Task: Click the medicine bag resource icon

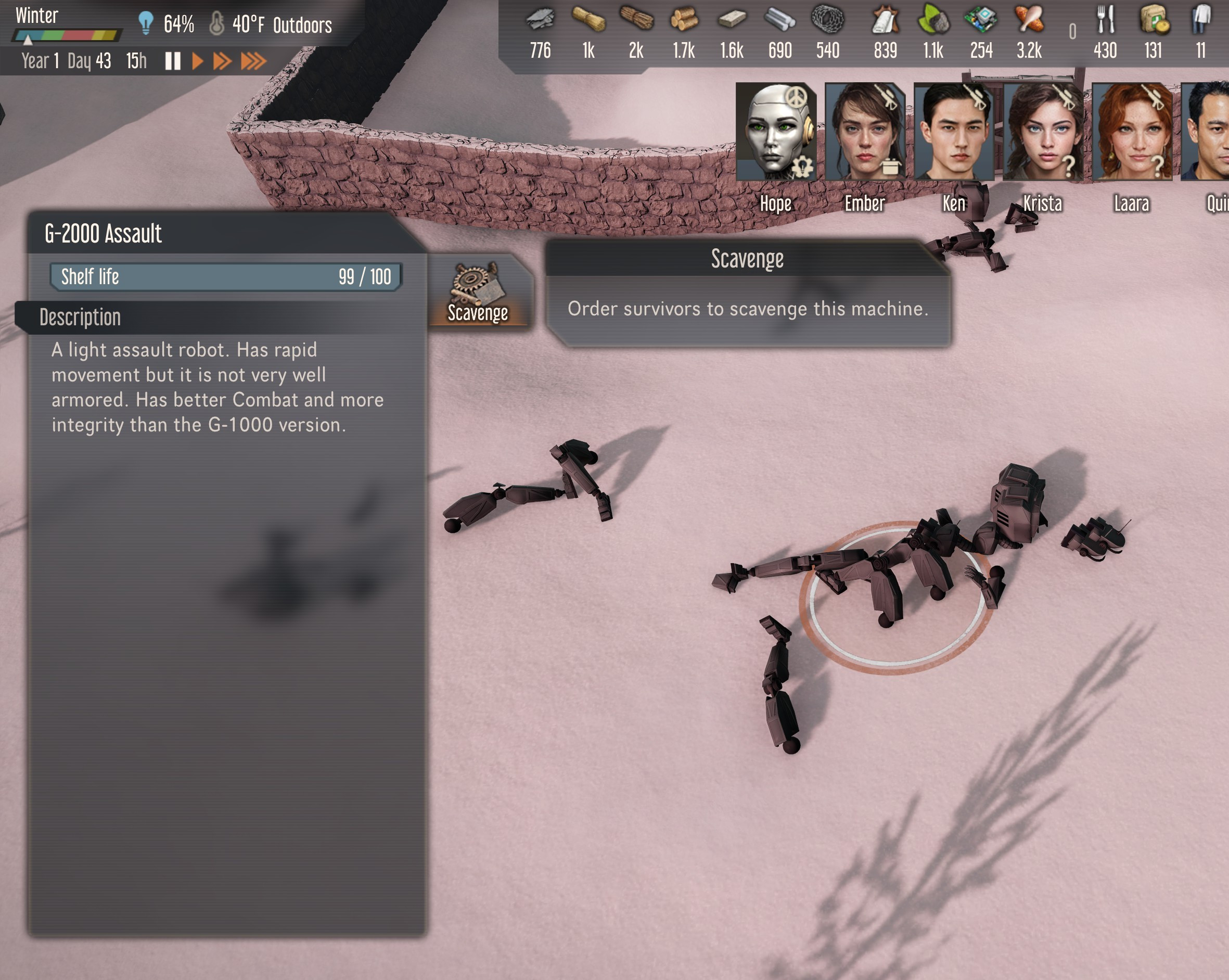Action: tap(1154, 19)
